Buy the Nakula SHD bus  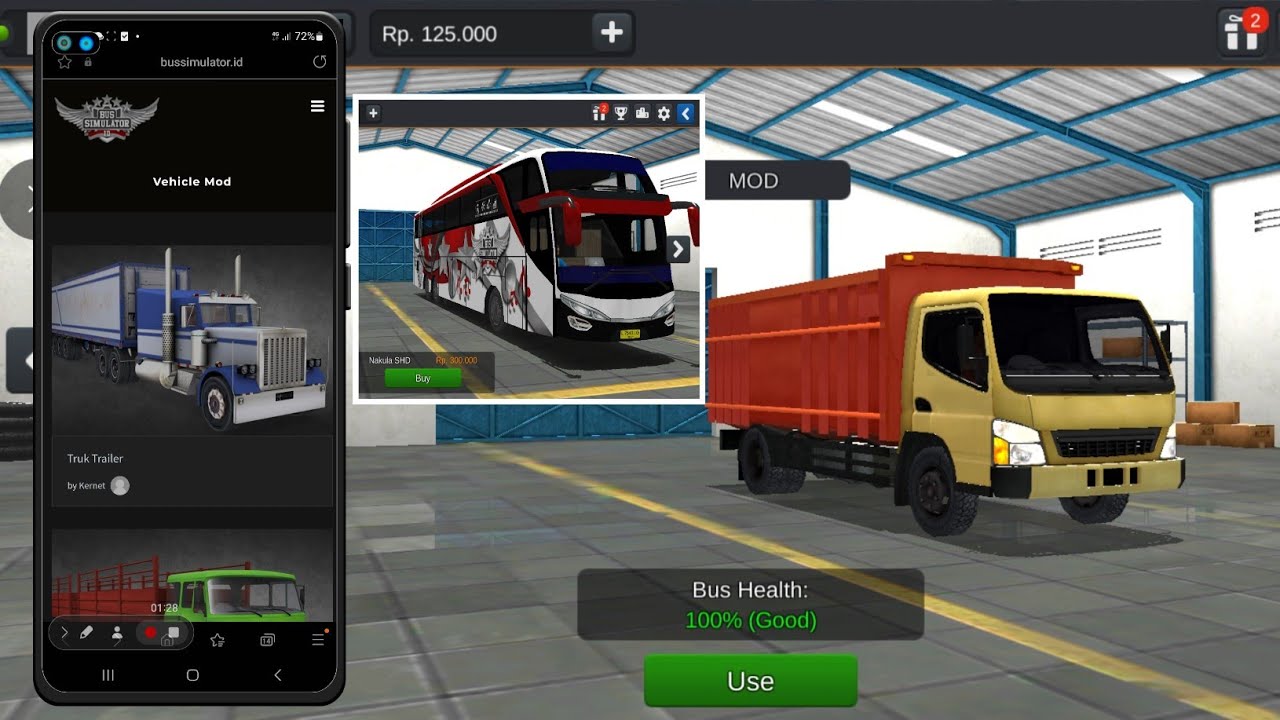tap(422, 378)
